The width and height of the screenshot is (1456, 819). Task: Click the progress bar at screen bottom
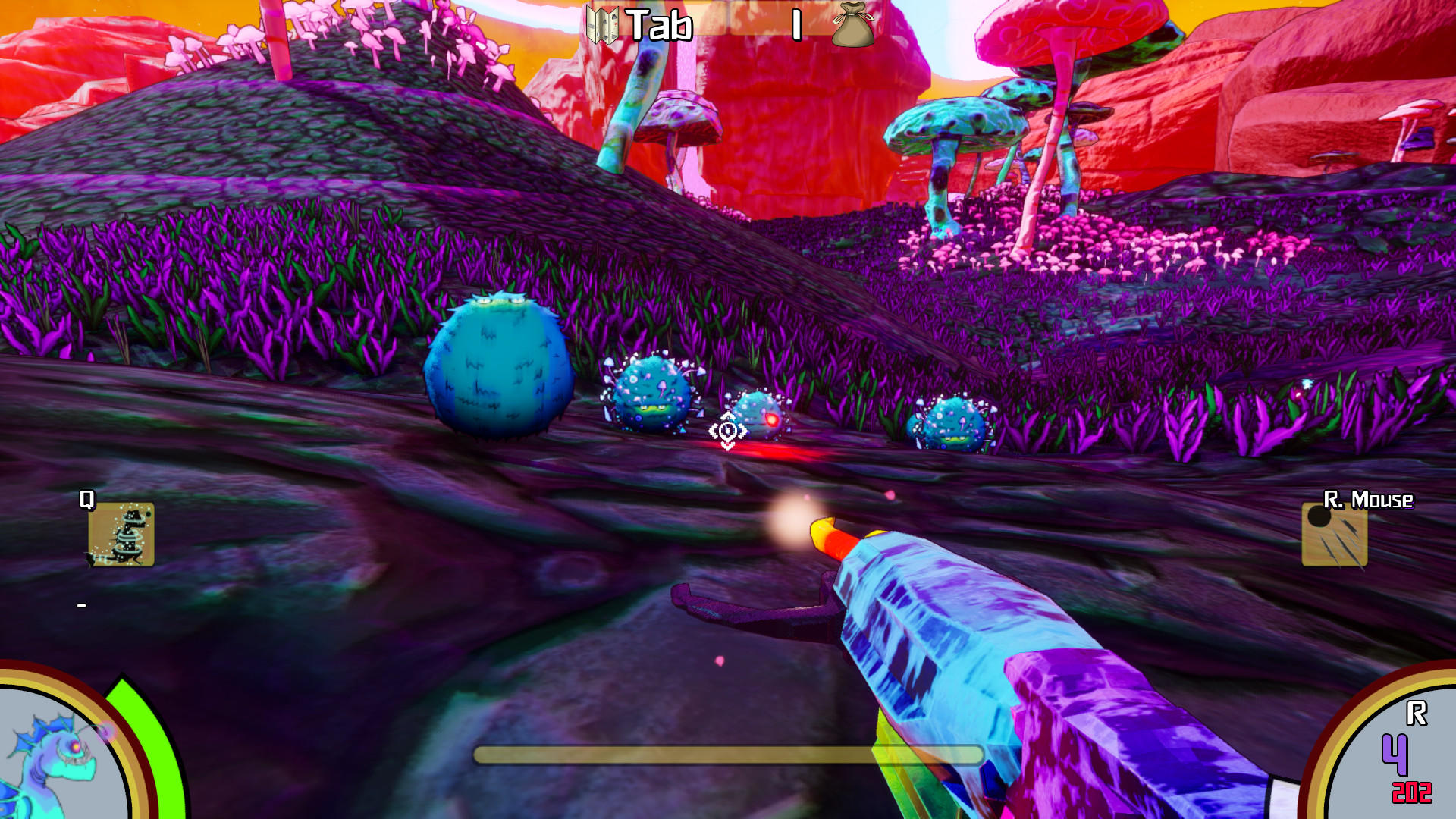pyautogui.click(x=726, y=753)
